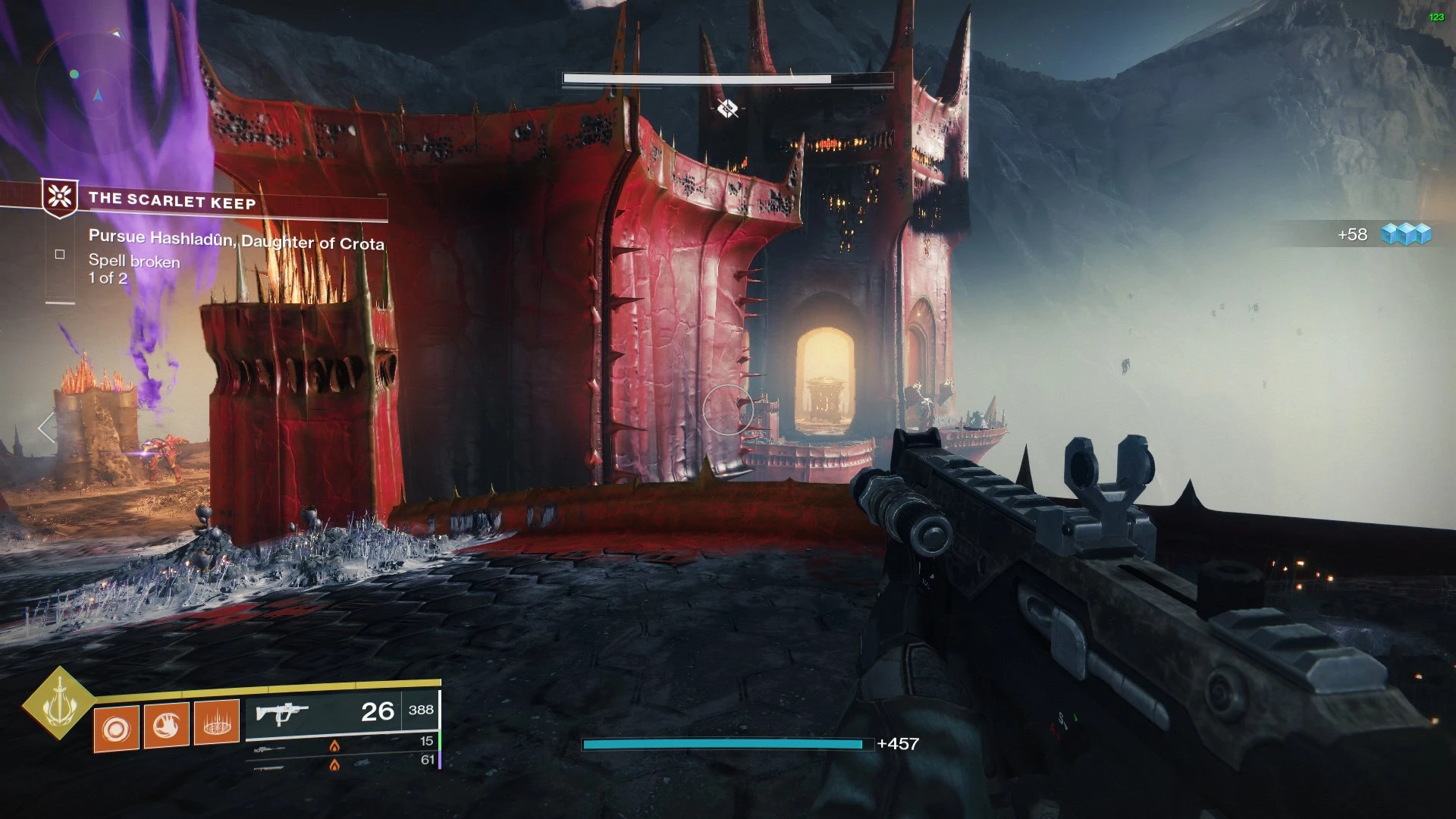Click the circular radar display
Viewport: 1456px width, 819px height.
coord(96,86)
